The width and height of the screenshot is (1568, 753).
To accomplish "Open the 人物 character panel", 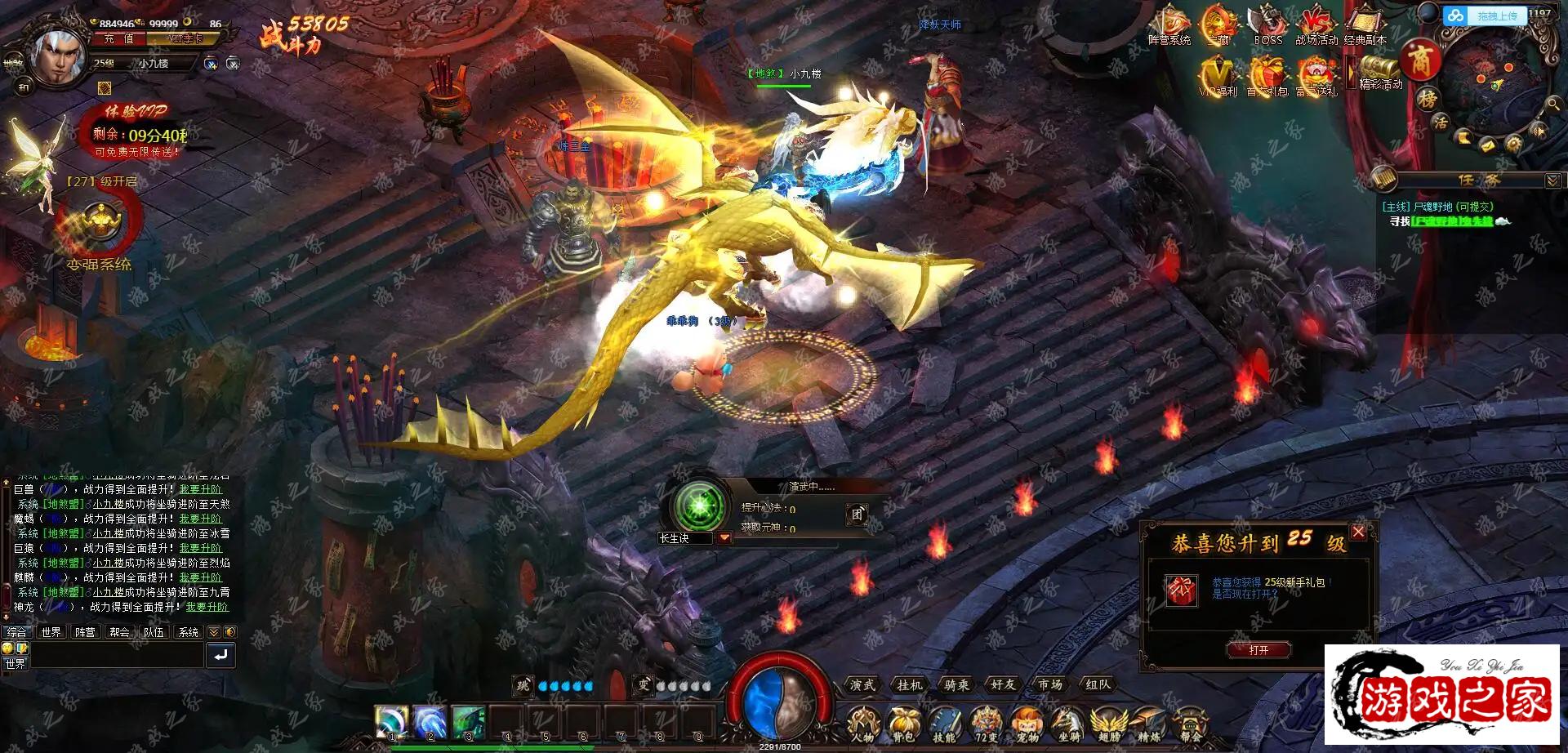I will tap(862, 724).
